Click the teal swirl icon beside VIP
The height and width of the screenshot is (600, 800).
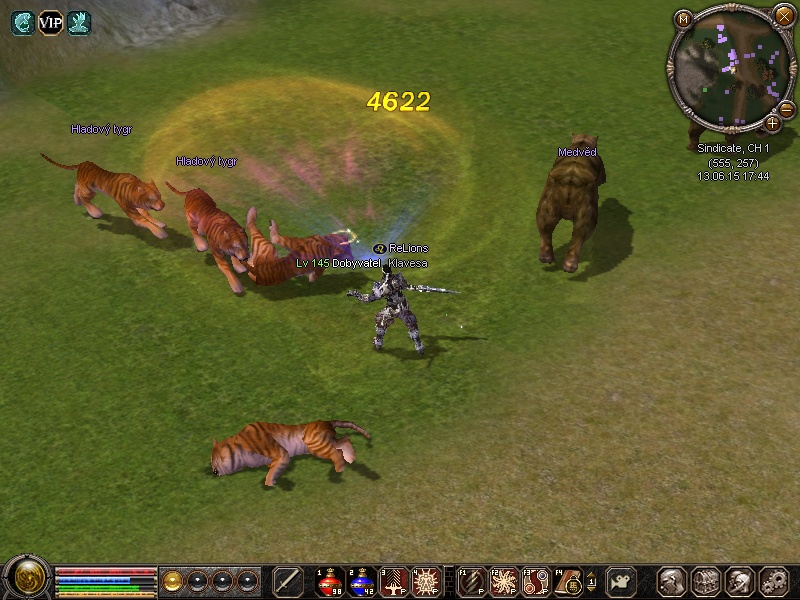22,23
